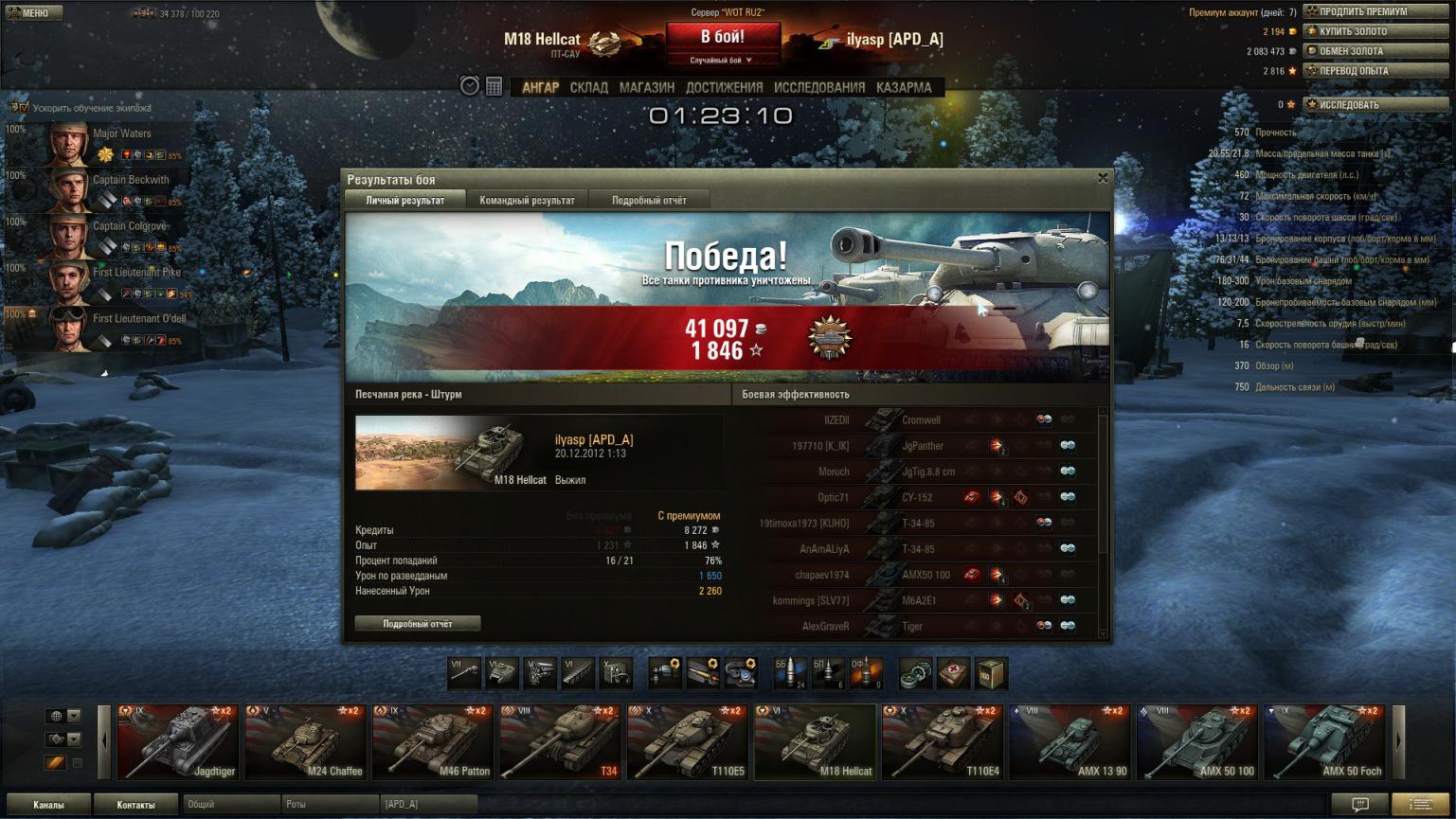This screenshot has width=1456, height=819.
Task: Select the AMX 50 Foch tank
Action: [x=1324, y=741]
